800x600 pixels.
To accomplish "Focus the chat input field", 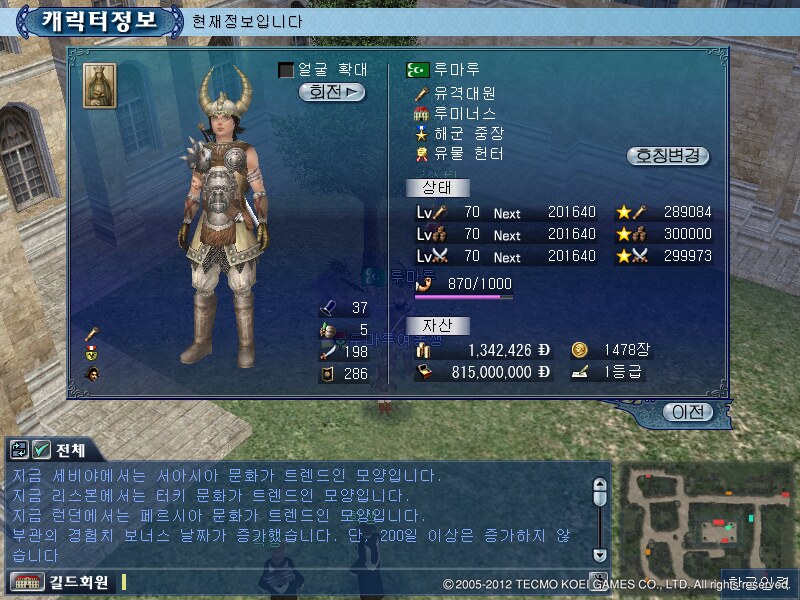I will [x=350, y=581].
